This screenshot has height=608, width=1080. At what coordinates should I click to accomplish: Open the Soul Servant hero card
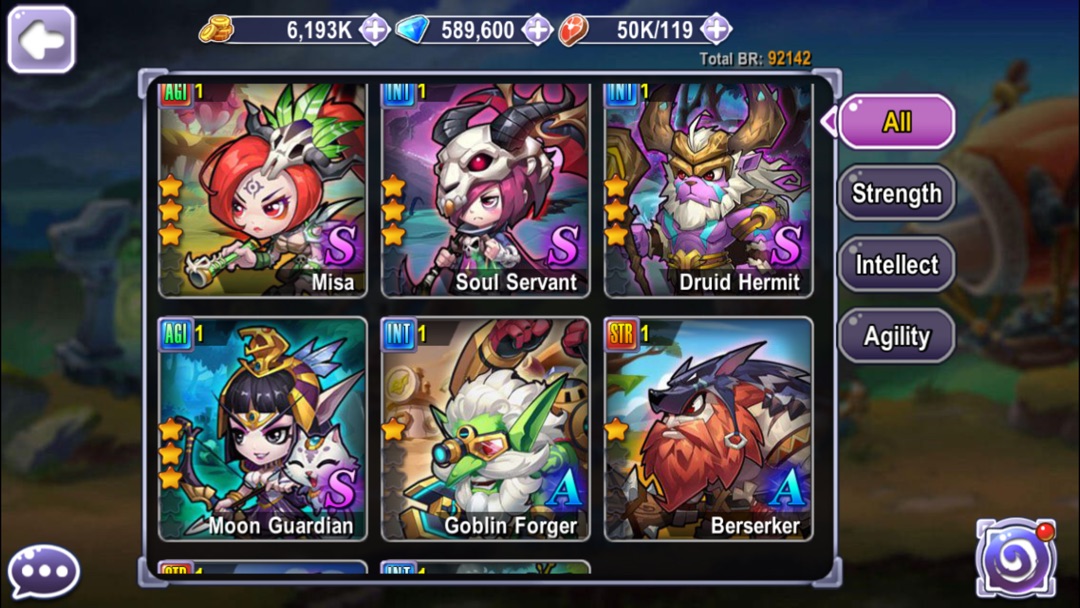485,190
